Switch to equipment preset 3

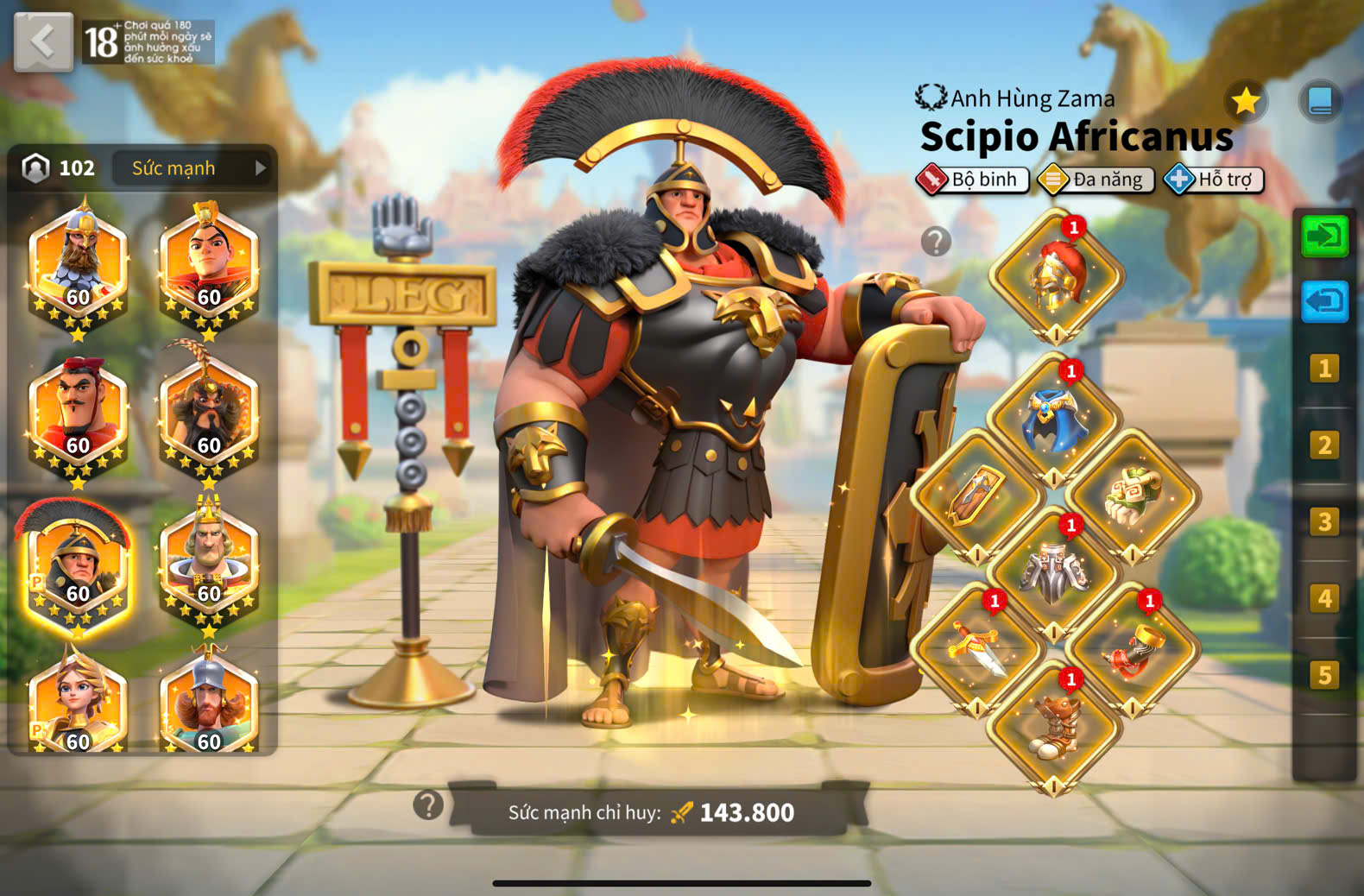(x=1324, y=522)
